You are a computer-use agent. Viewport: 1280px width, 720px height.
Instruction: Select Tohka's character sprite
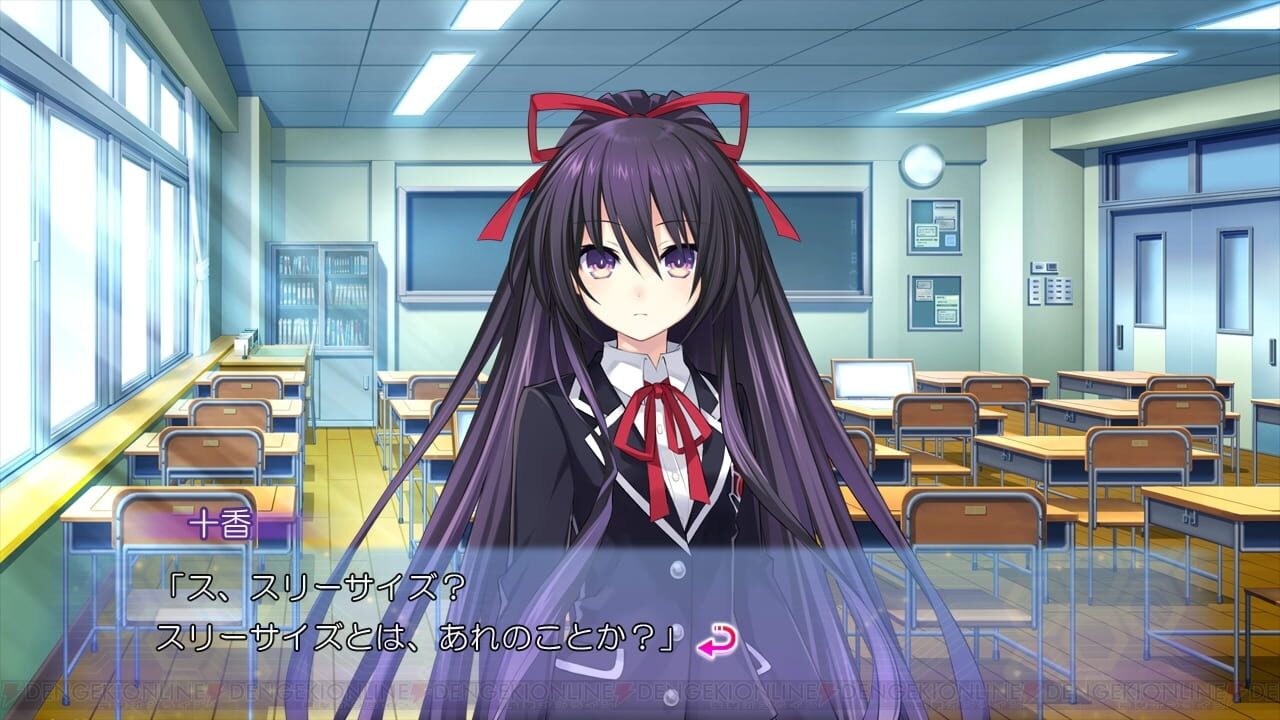coord(640,350)
